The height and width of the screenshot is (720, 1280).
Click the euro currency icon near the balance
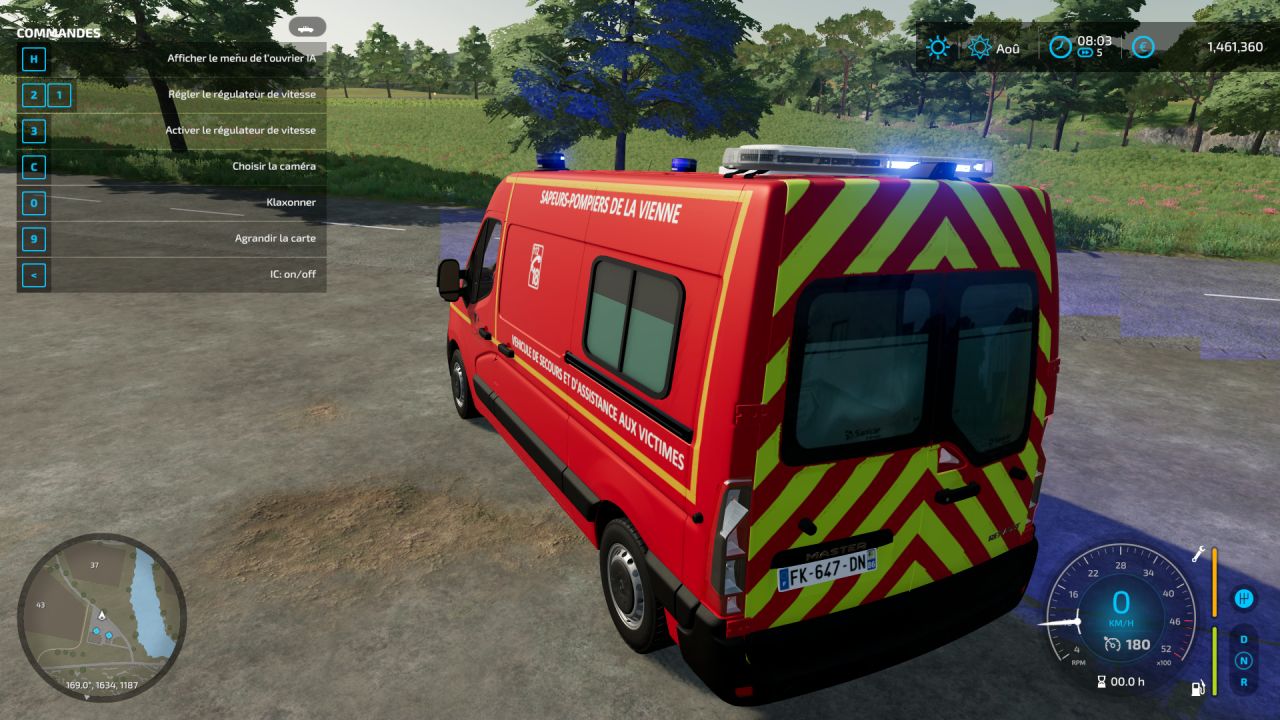[x=1143, y=47]
